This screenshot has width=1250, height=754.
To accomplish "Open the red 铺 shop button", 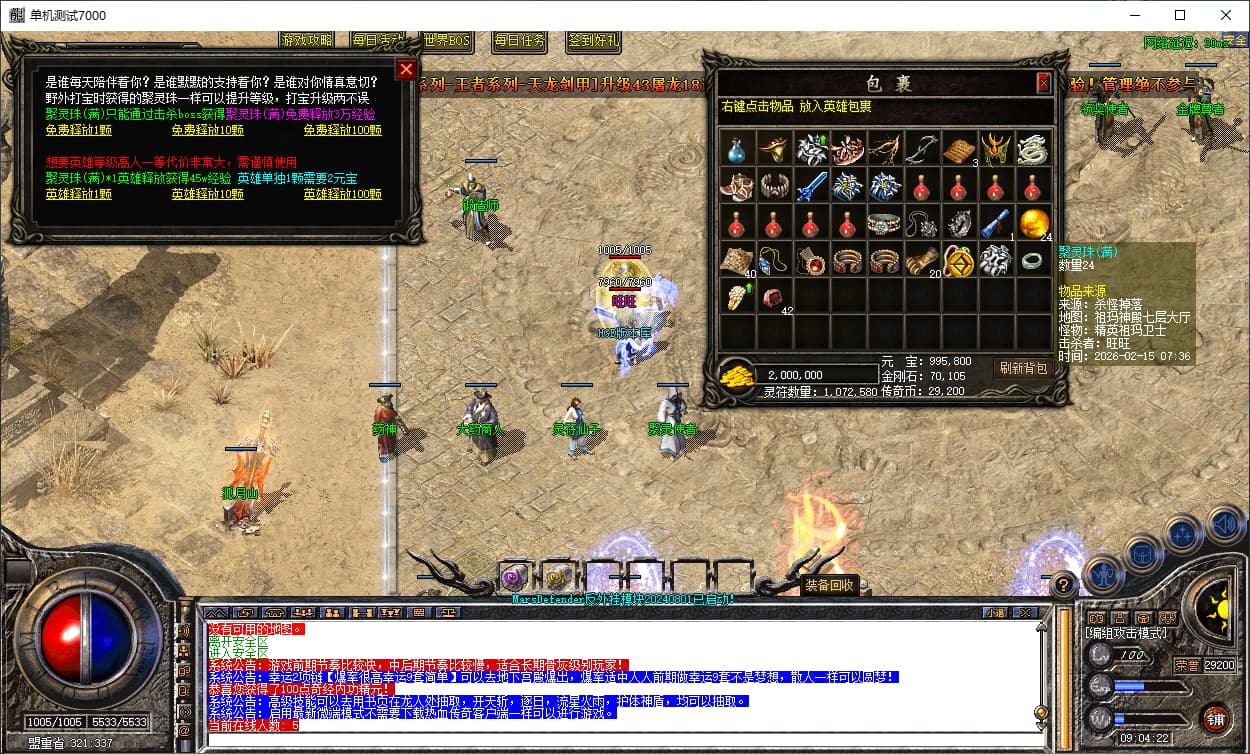I will coord(1216,718).
